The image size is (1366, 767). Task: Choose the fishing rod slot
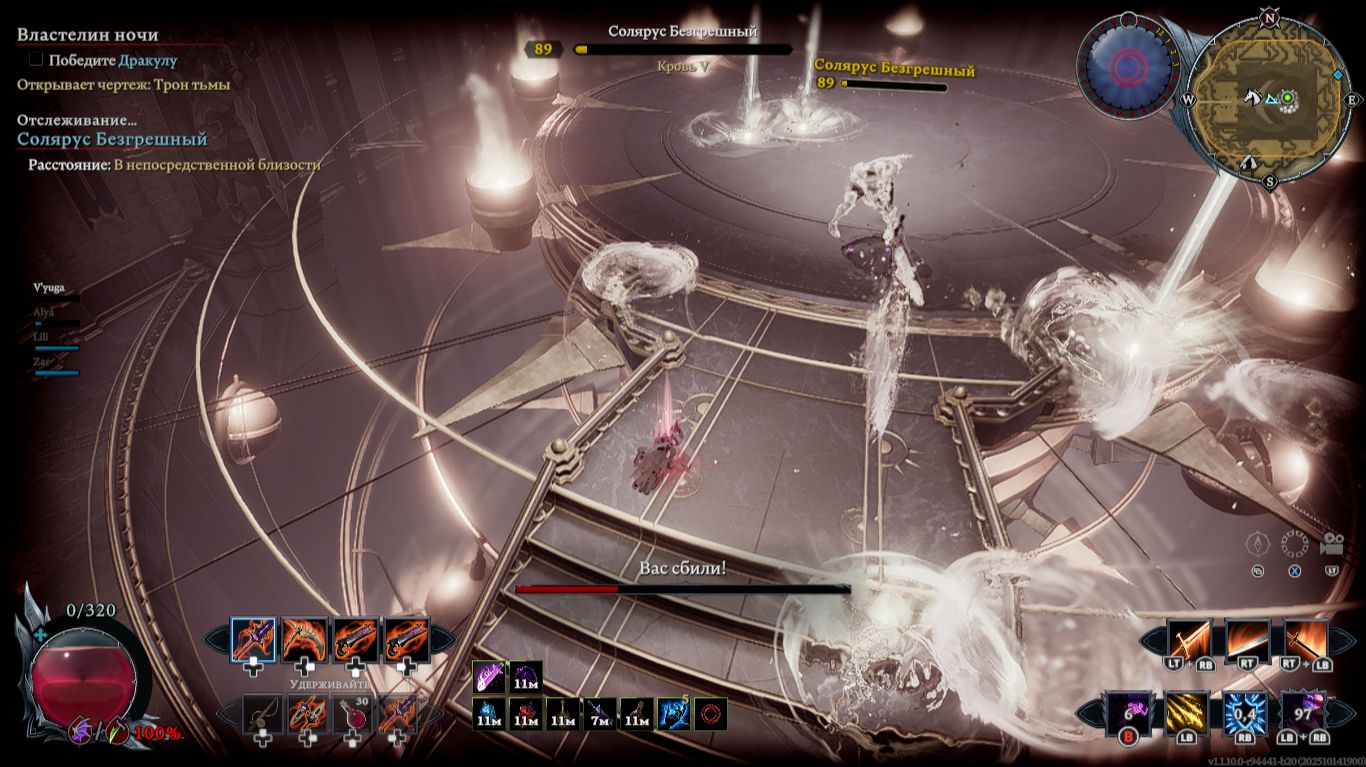(x=262, y=714)
